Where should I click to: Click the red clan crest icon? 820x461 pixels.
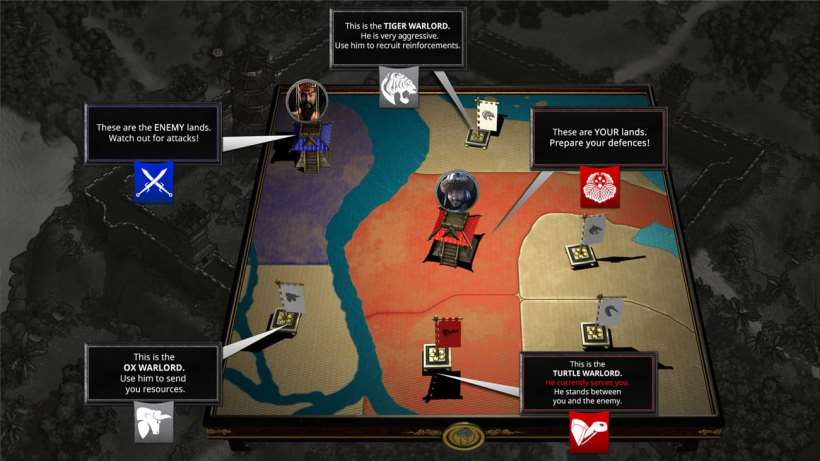point(600,186)
